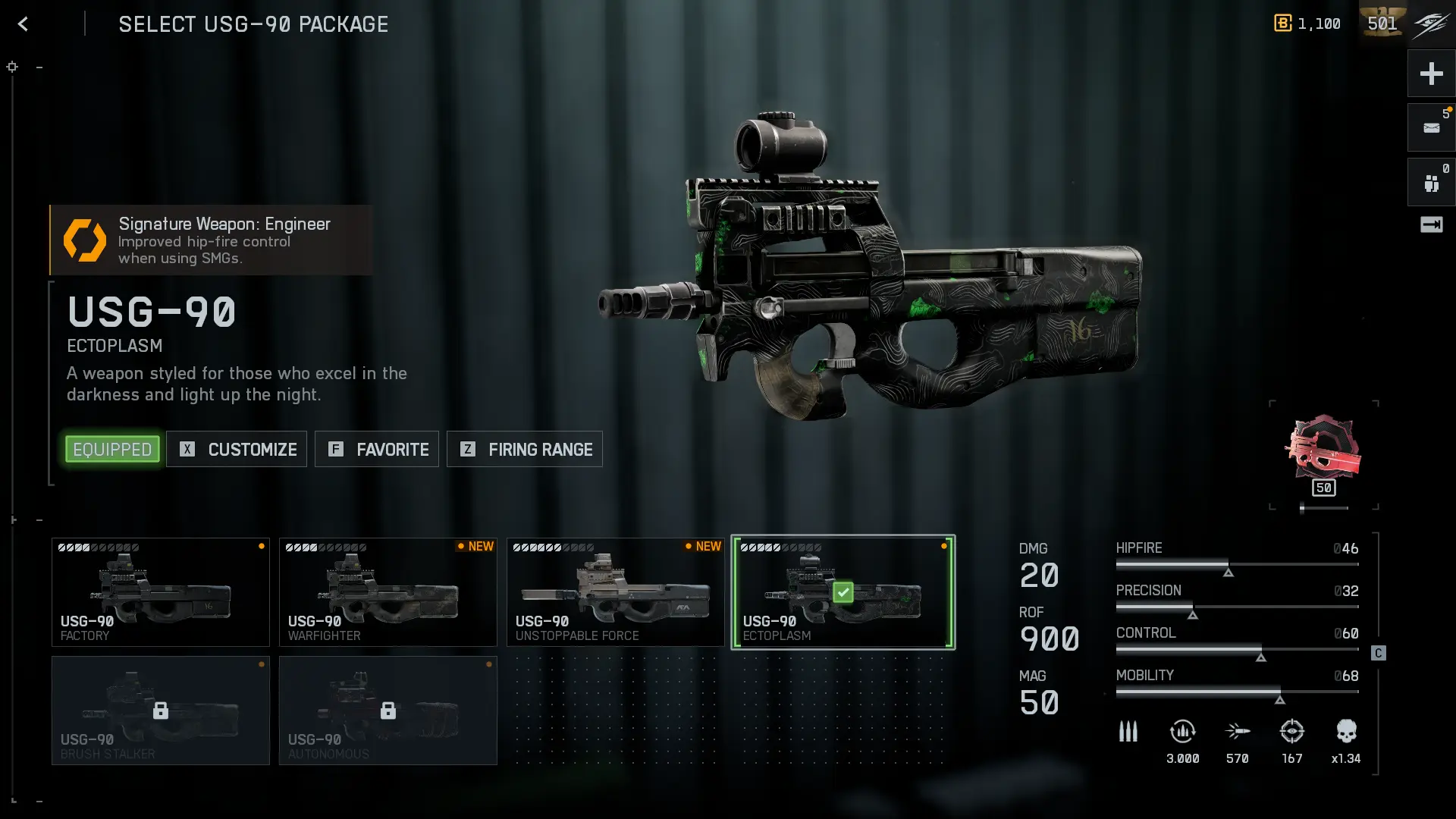
Task: Open the player rank 501 badge
Action: click(x=1382, y=24)
